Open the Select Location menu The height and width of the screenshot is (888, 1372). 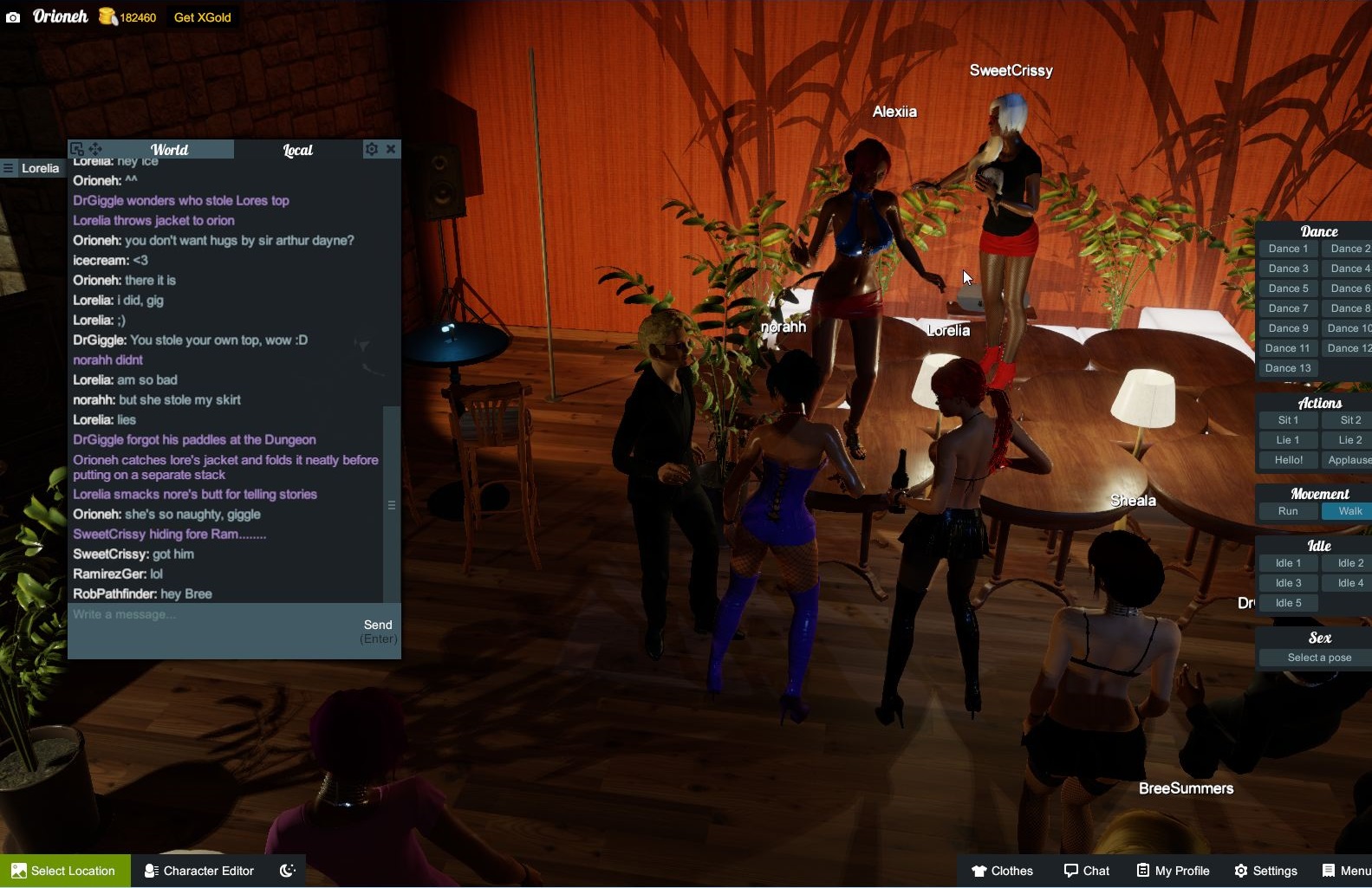(65, 871)
